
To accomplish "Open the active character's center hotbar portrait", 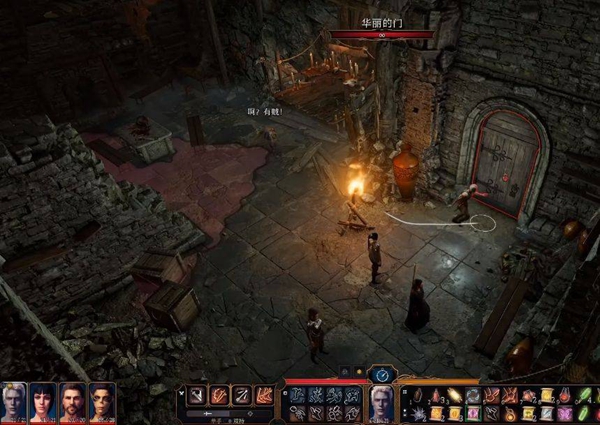I will point(382,402).
